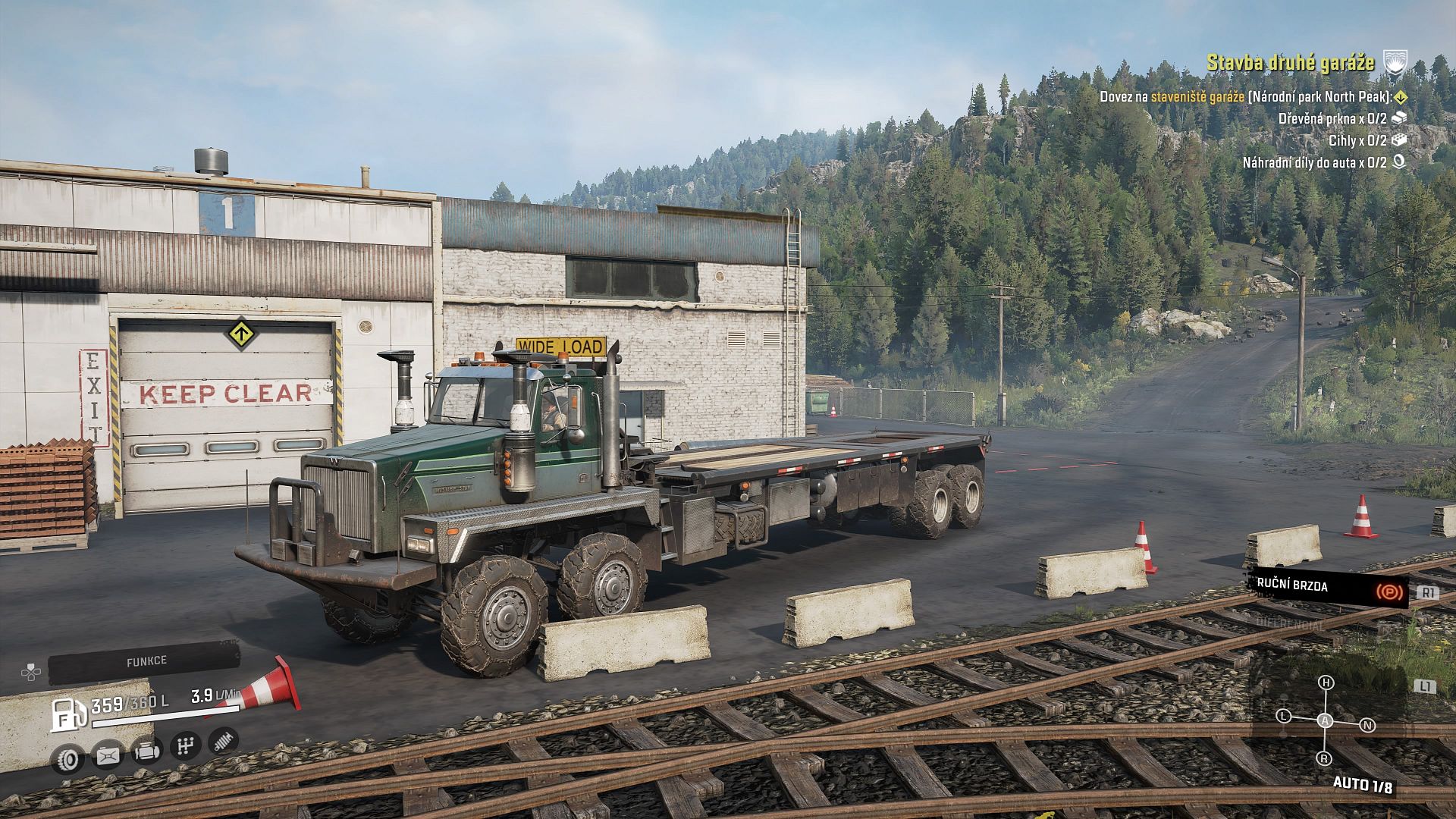The height and width of the screenshot is (819, 1456).
Task: Click the gearbox status icon
Action: click(x=185, y=746)
